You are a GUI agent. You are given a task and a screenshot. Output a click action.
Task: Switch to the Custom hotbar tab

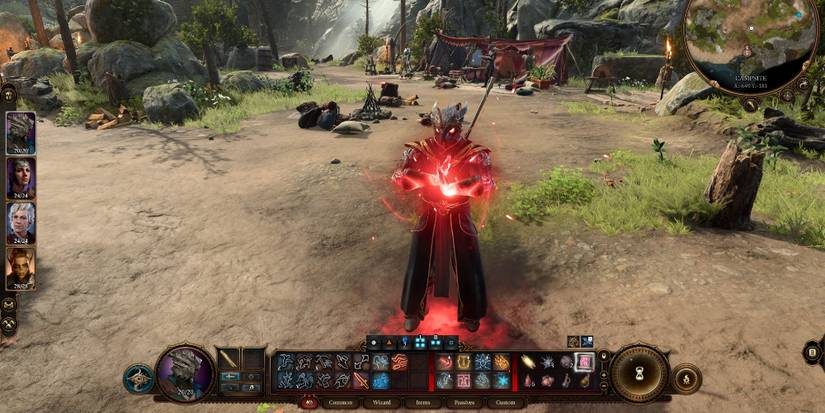[505, 402]
